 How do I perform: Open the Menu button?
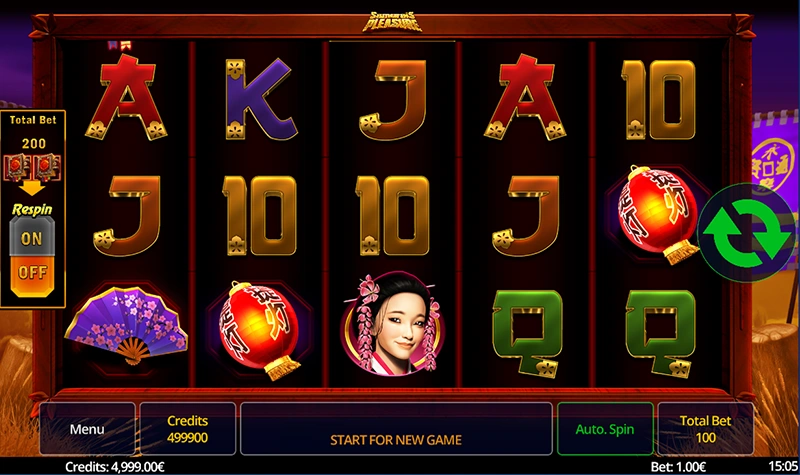(87, 429)
